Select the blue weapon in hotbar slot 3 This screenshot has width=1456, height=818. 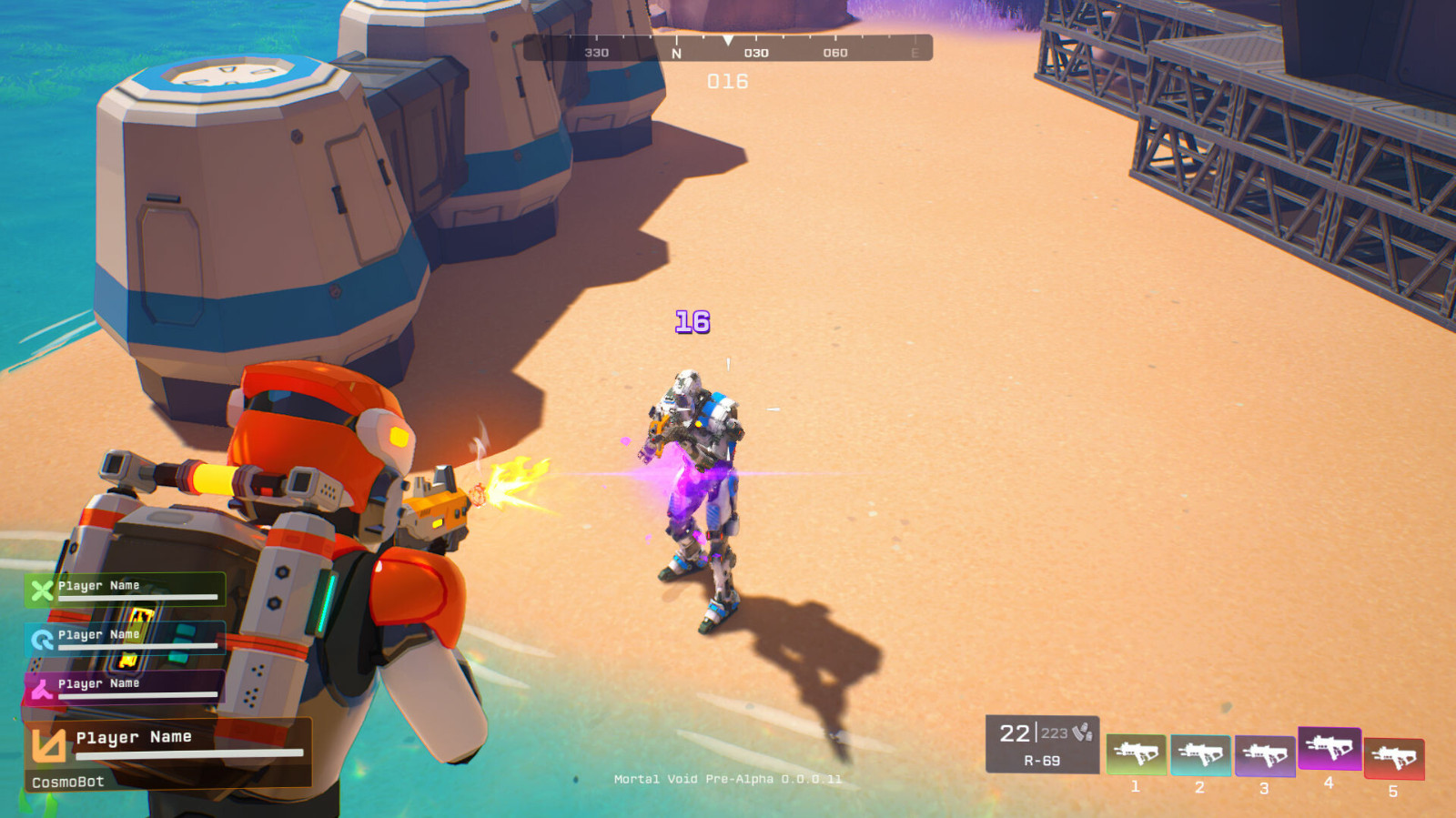point(1265,752)
